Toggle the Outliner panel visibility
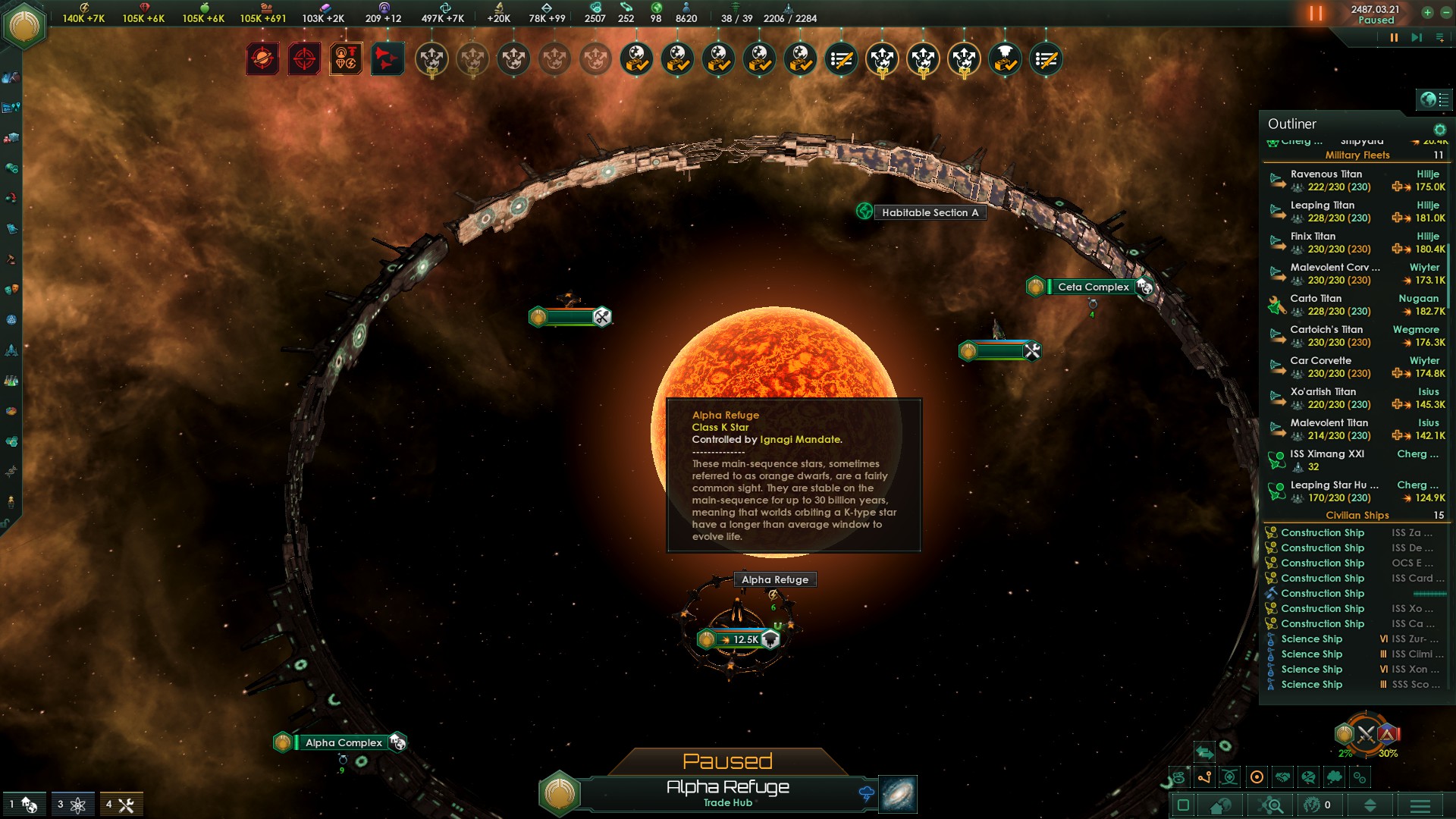This screenshot has width=1456, height=819. click(x=1435, y=99)
